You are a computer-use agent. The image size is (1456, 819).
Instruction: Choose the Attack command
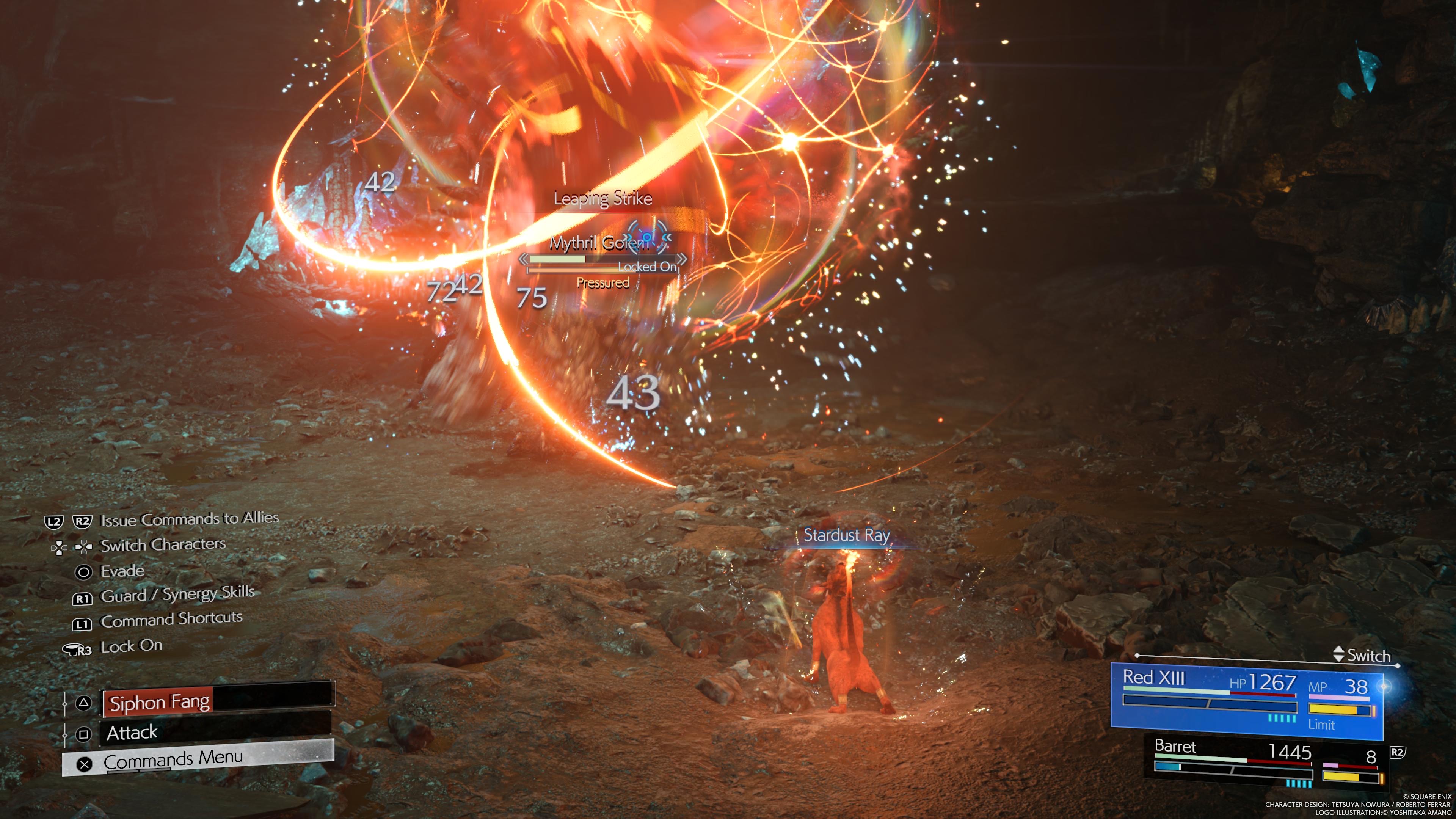click(215, 733)
